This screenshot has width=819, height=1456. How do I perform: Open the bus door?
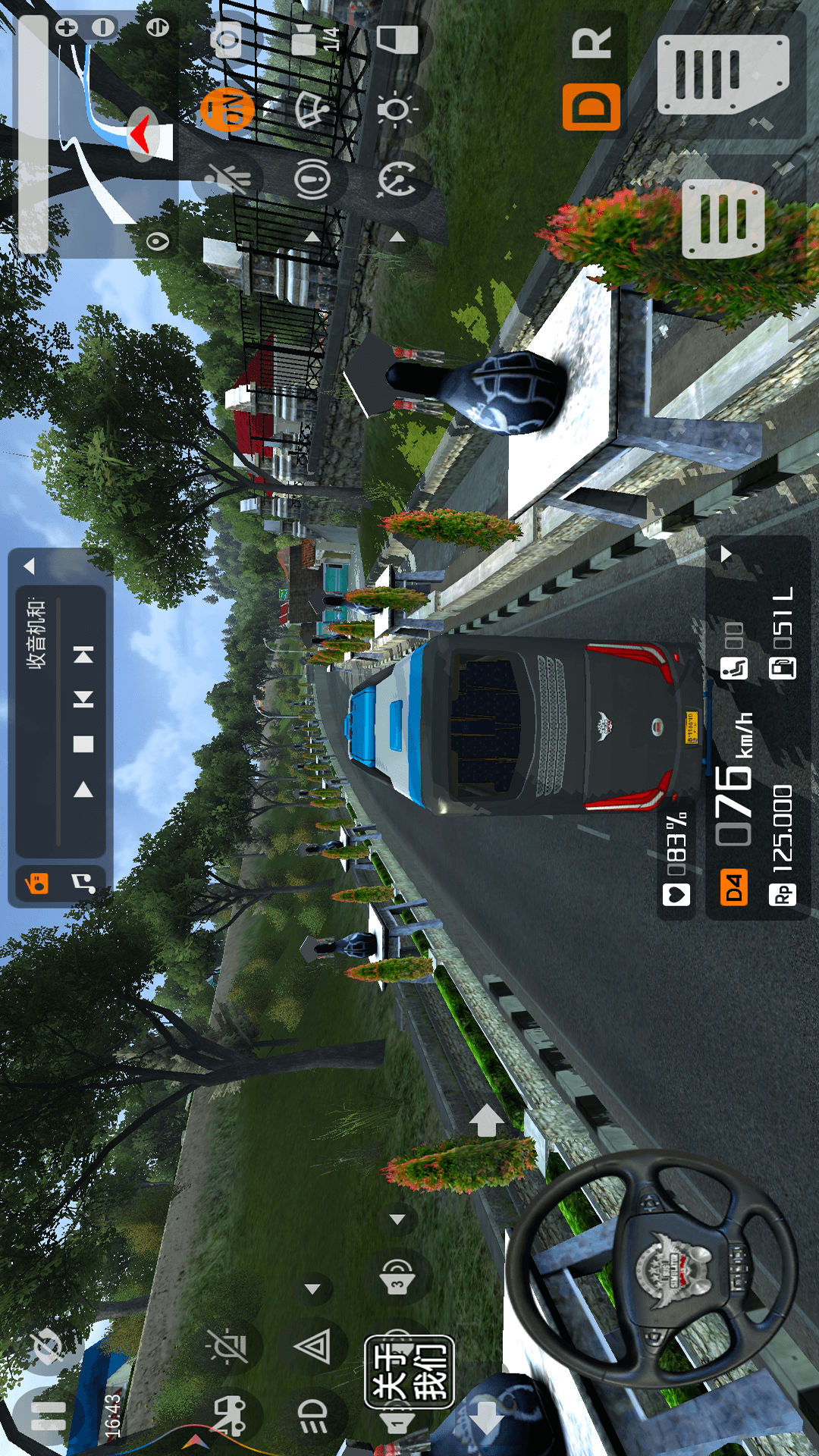point(398,39)
